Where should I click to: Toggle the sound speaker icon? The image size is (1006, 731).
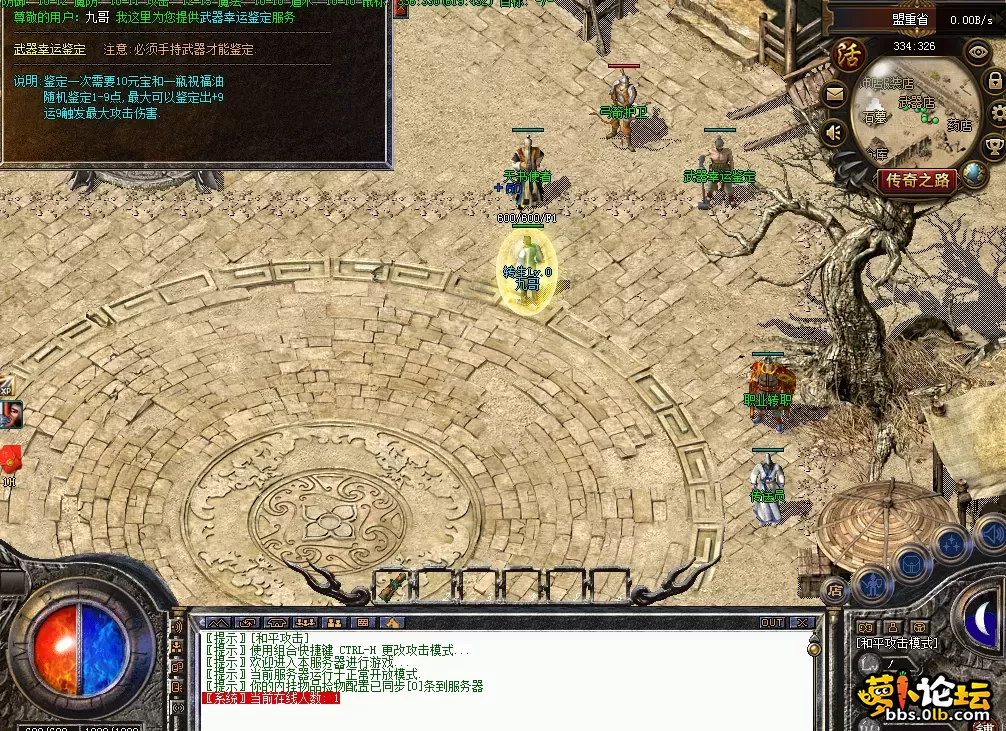834,131
